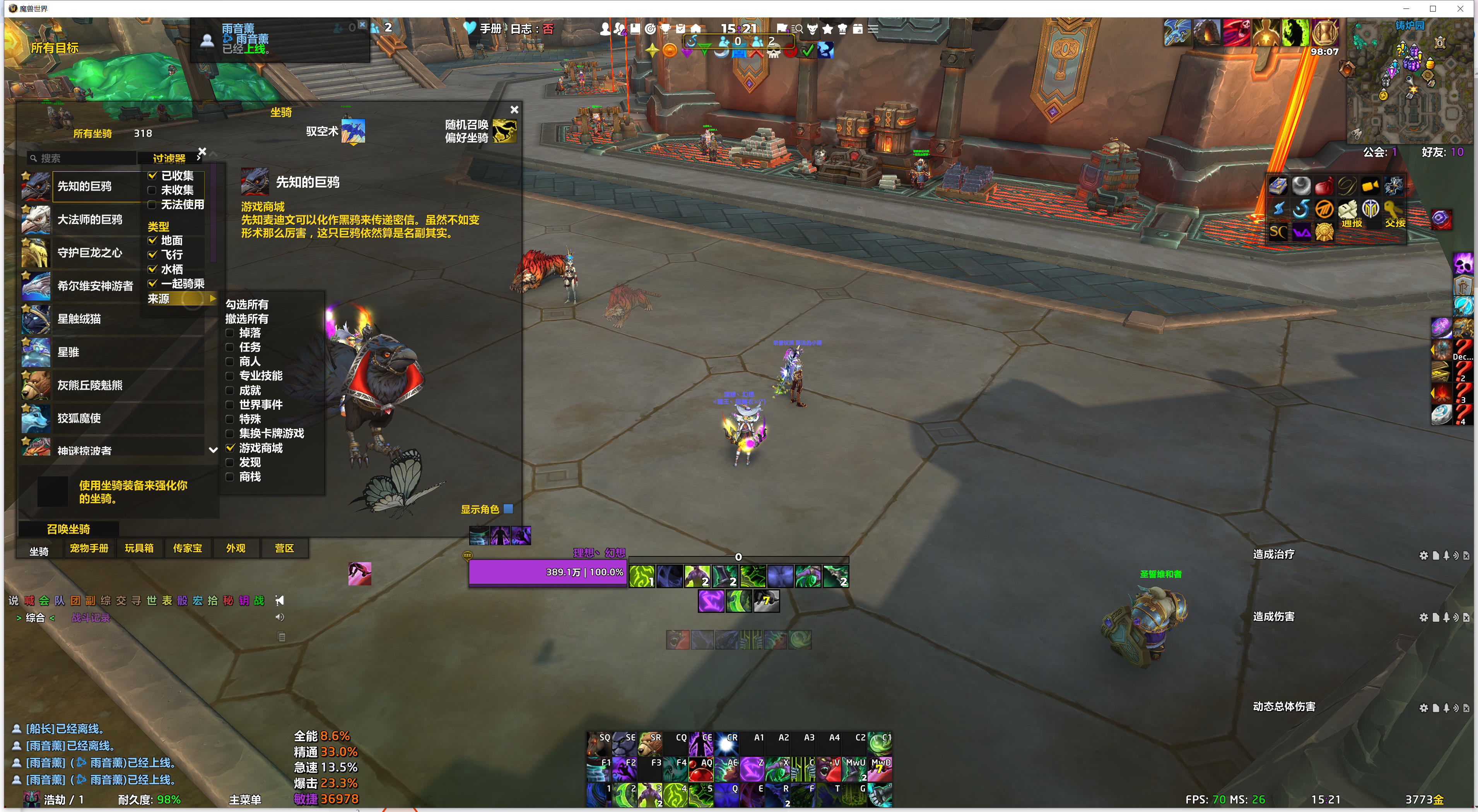The height and width of the screenshot is (812, 1478).
Task: Toggle the 游戏商城 source checkbox
Action: point(230,448)
